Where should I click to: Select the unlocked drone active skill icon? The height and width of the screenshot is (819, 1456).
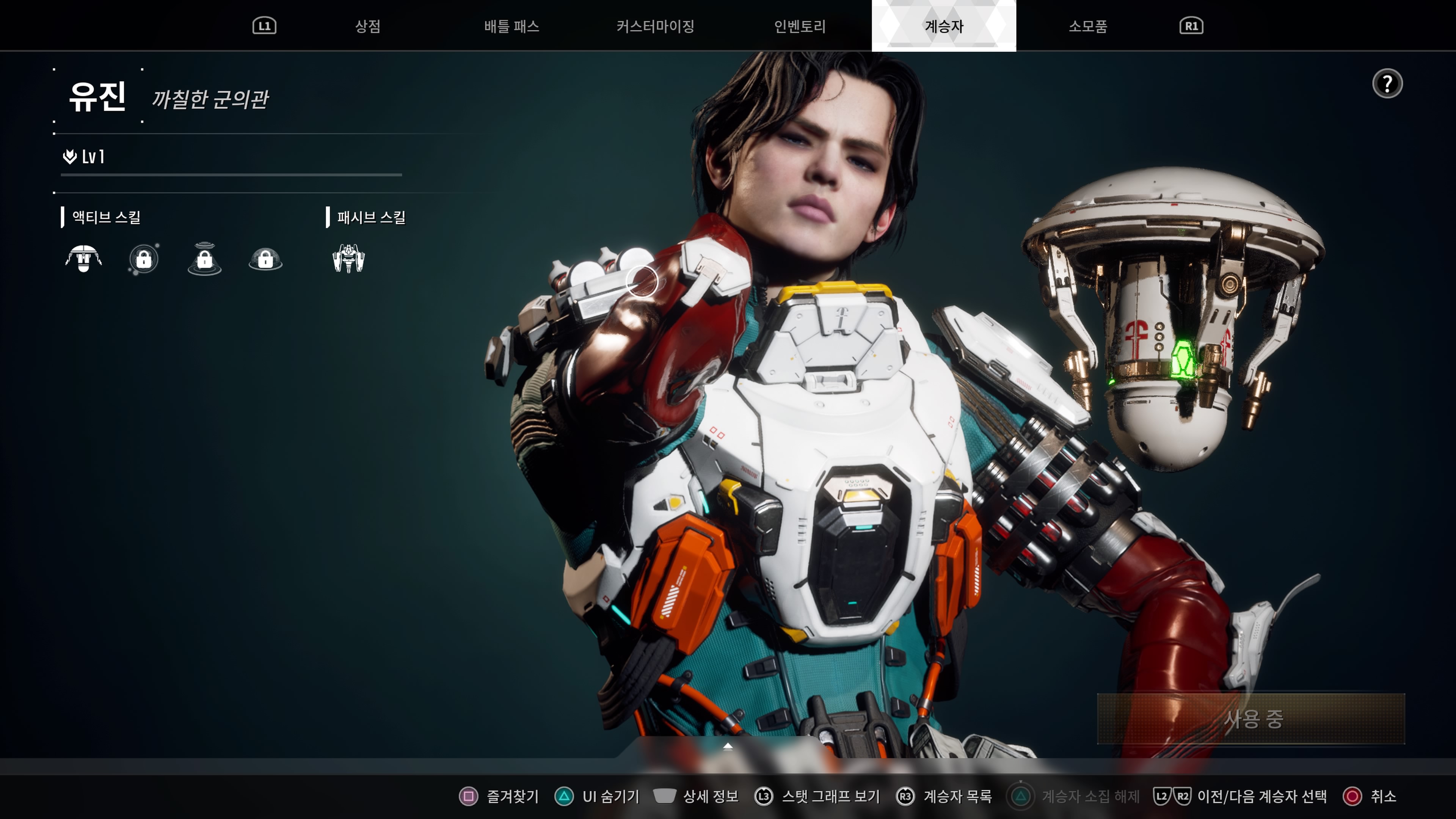pyautogui.click(x=84, y=259)
